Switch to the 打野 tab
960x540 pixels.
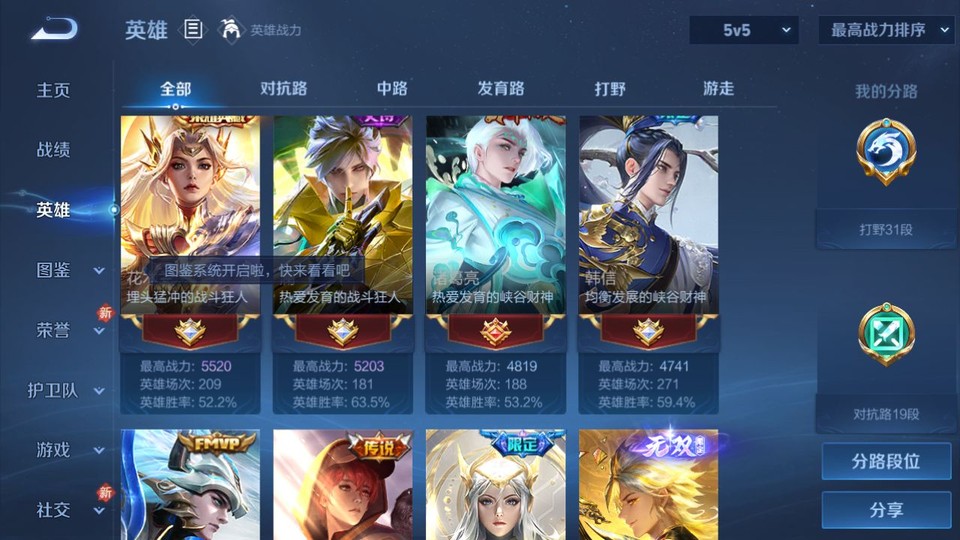pos(610,89)
